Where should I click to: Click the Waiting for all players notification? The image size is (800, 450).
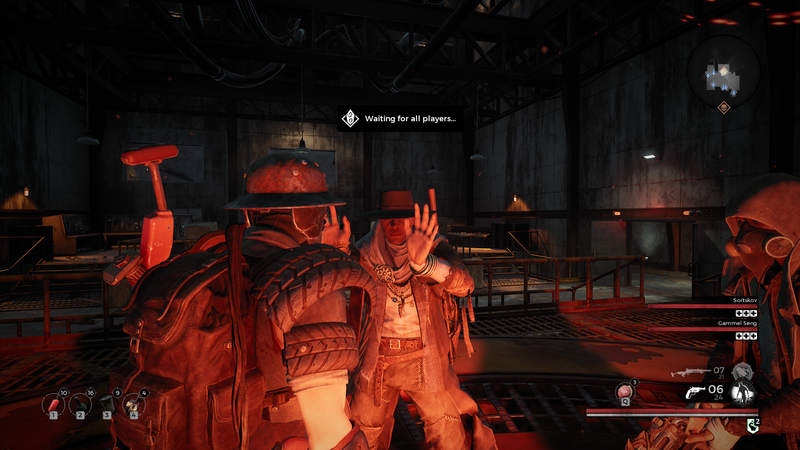click(x=400, y=119)
